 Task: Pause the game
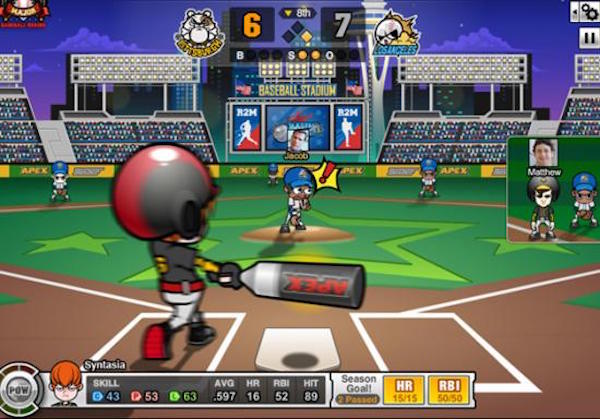[x=588, y=35]
